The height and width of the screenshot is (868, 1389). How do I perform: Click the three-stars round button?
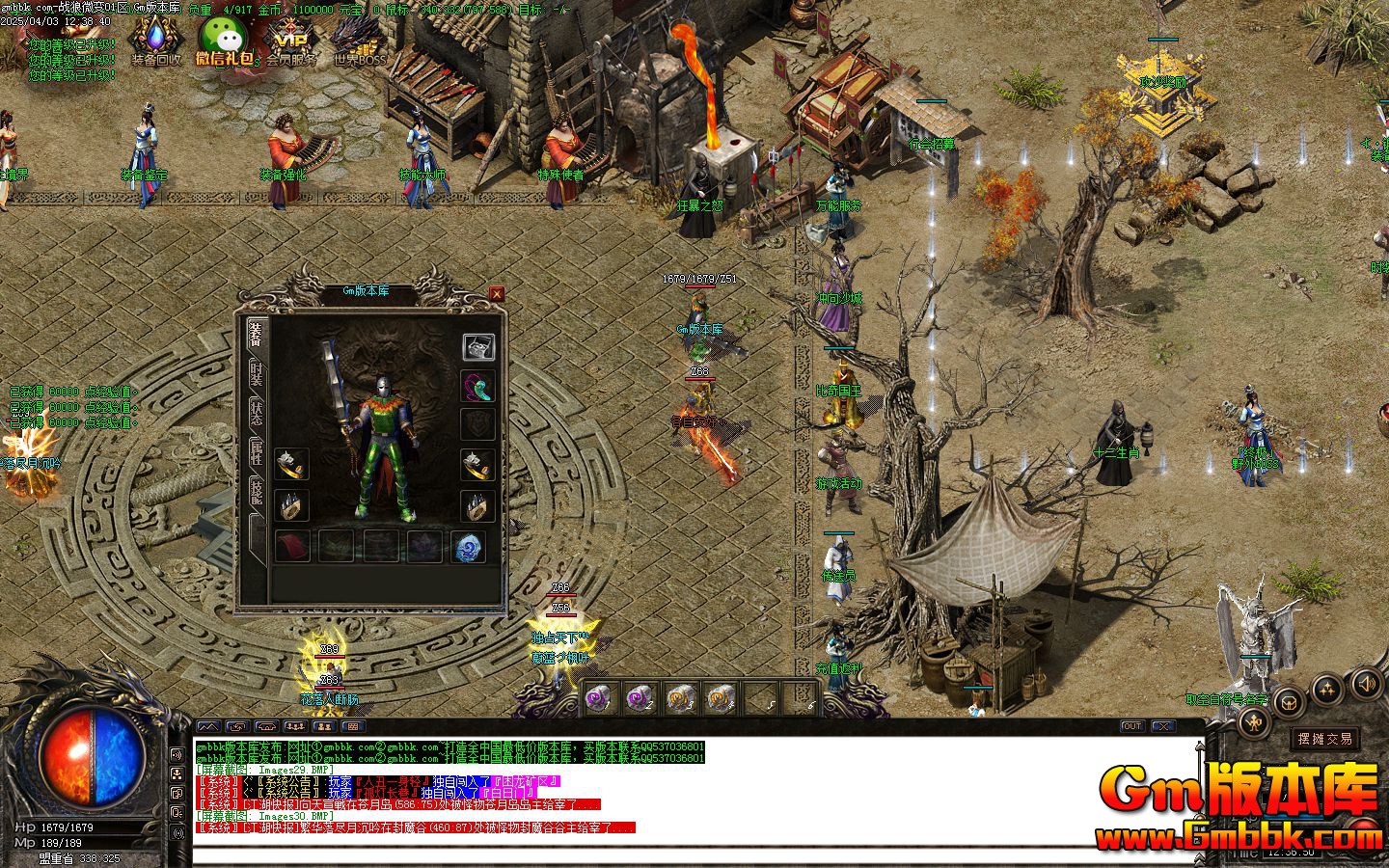[1327, 689]
